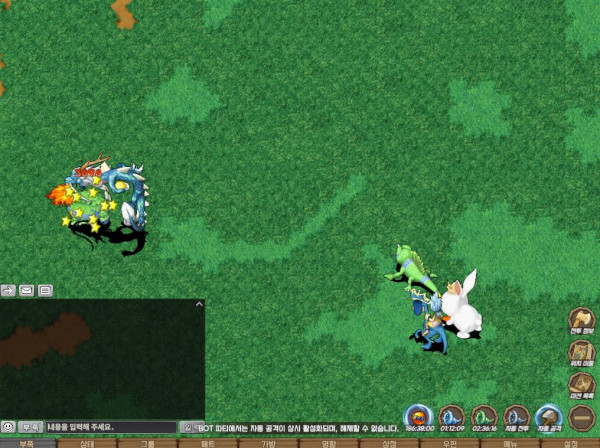Open the 메뉴 menu tab

510,443
